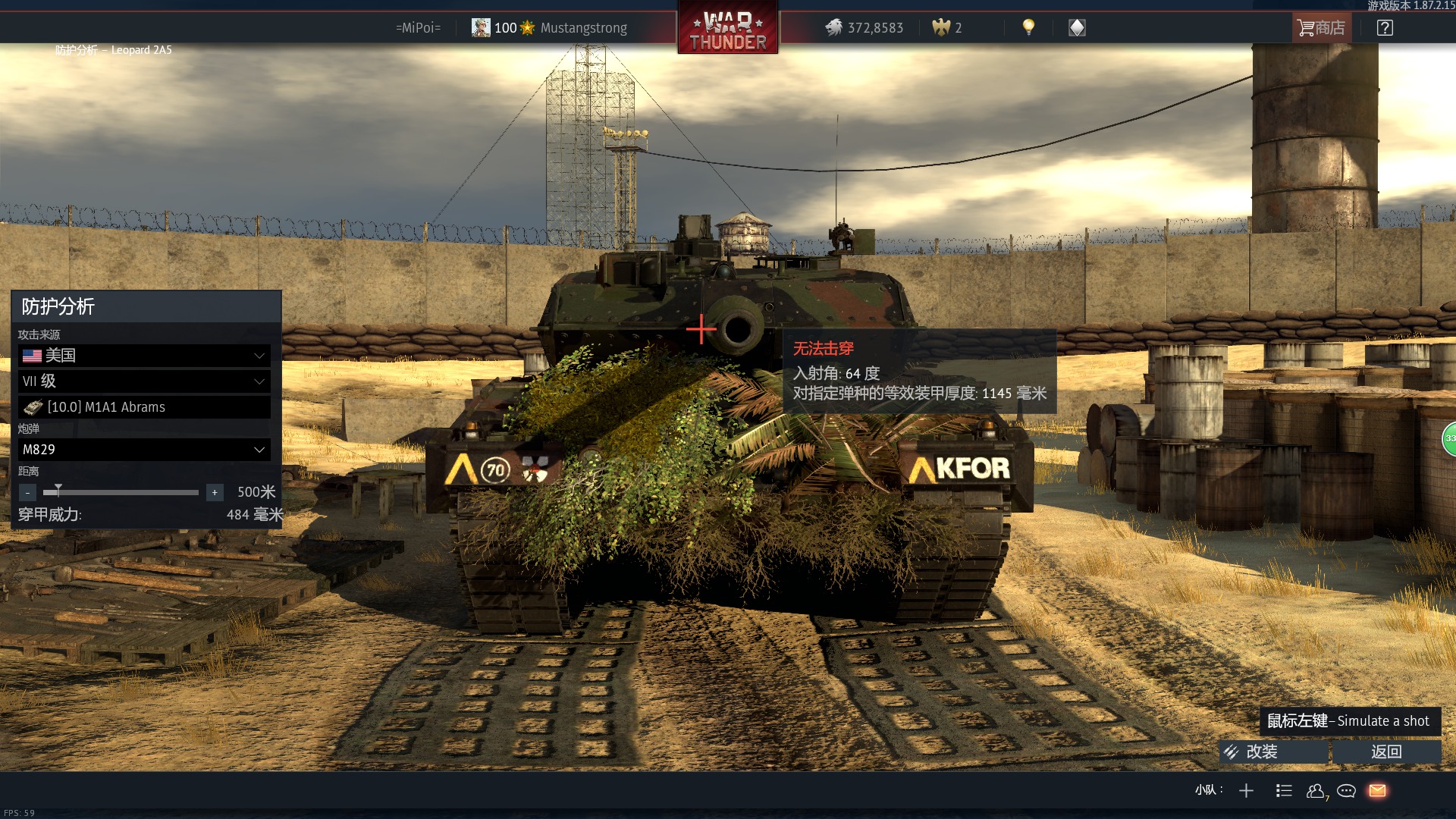
Task: Click the War Thunder logo
Action: coord(728,29)
